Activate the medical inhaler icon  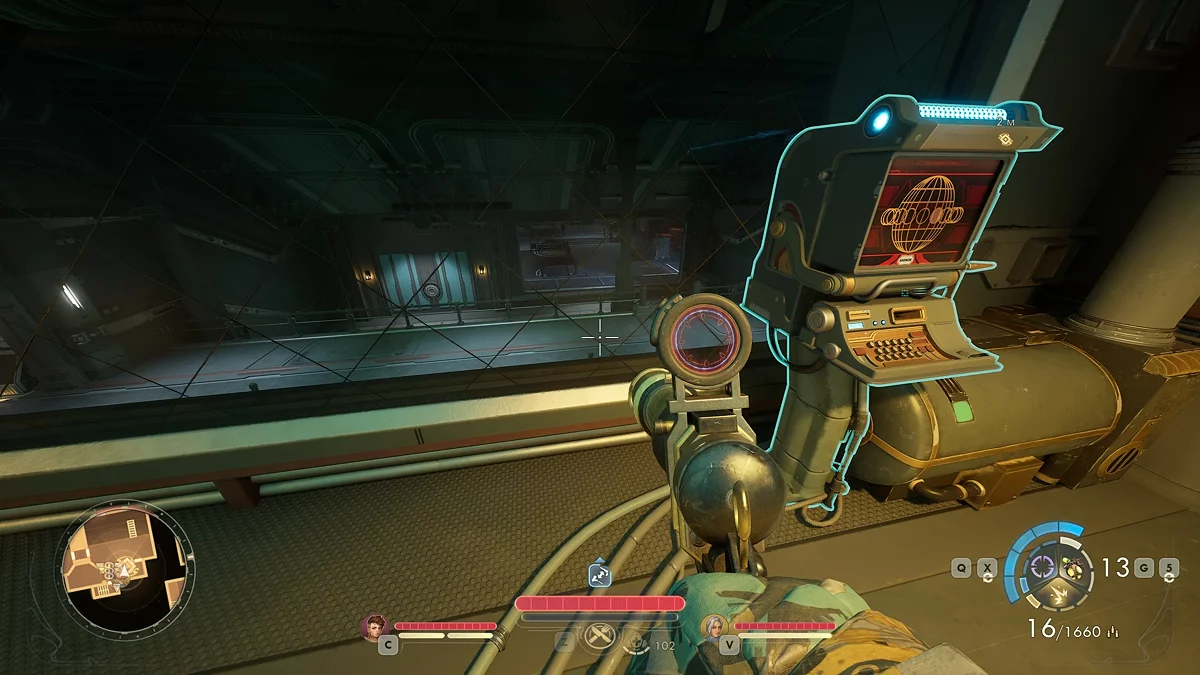635,645
